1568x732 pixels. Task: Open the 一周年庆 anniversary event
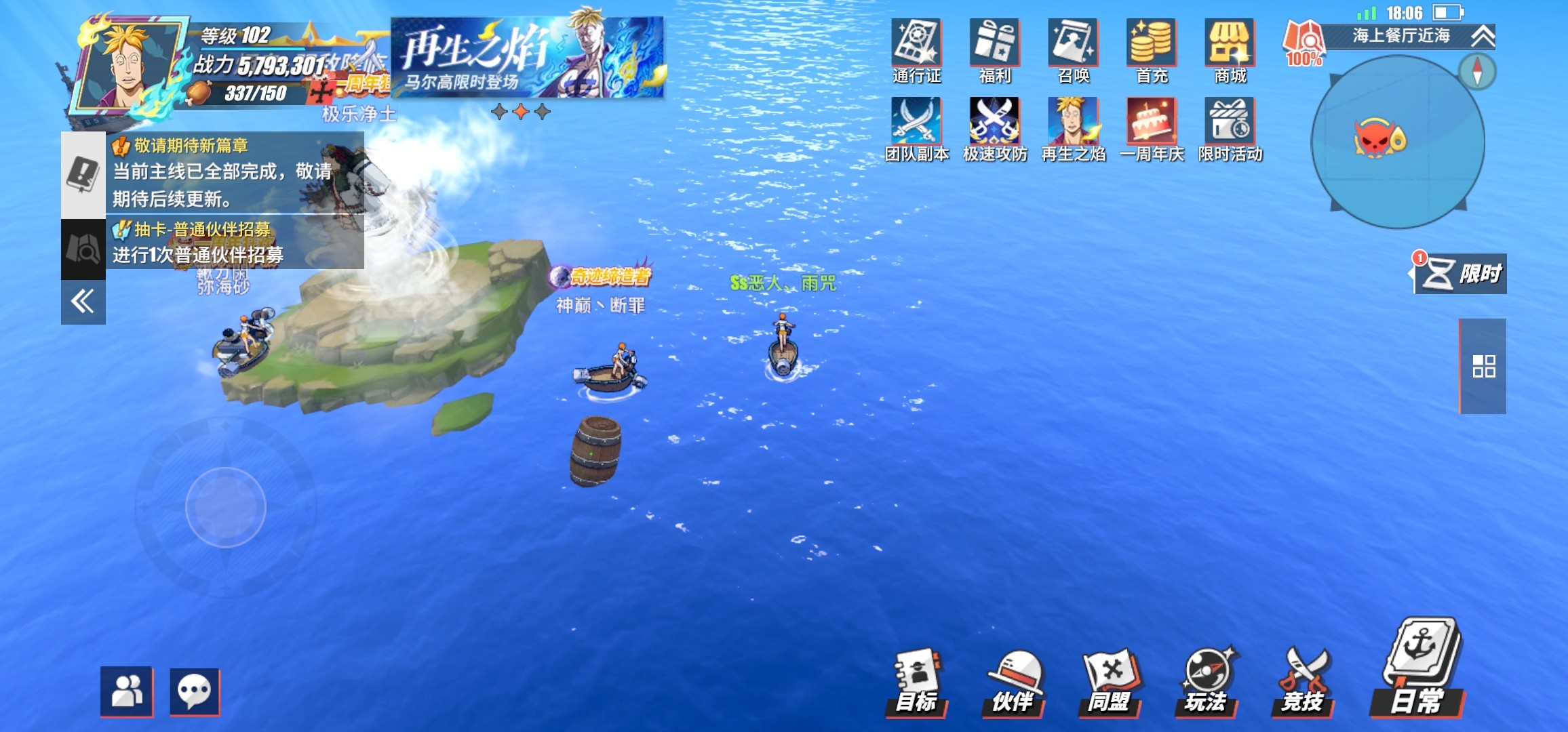[x=1152, y=129]
